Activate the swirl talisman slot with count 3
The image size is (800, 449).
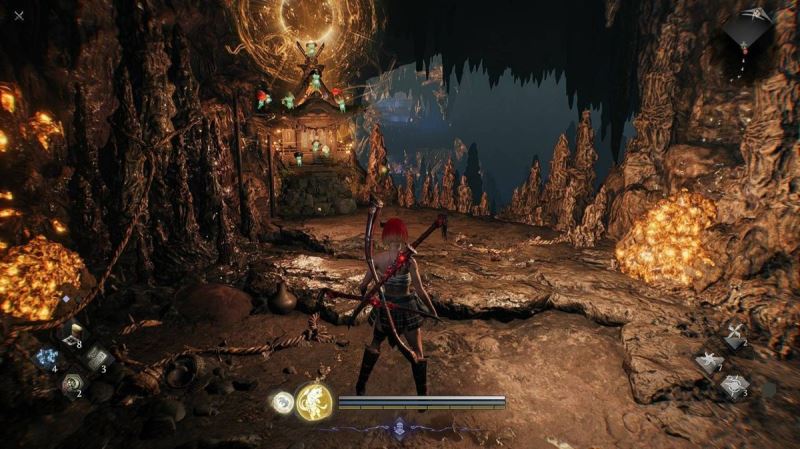[734, 385]
